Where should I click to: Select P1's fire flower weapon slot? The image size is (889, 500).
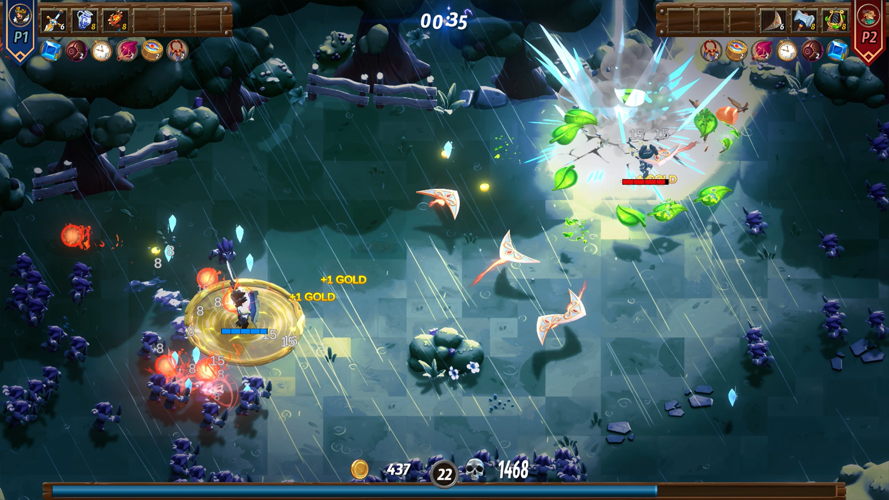[115, 19]
